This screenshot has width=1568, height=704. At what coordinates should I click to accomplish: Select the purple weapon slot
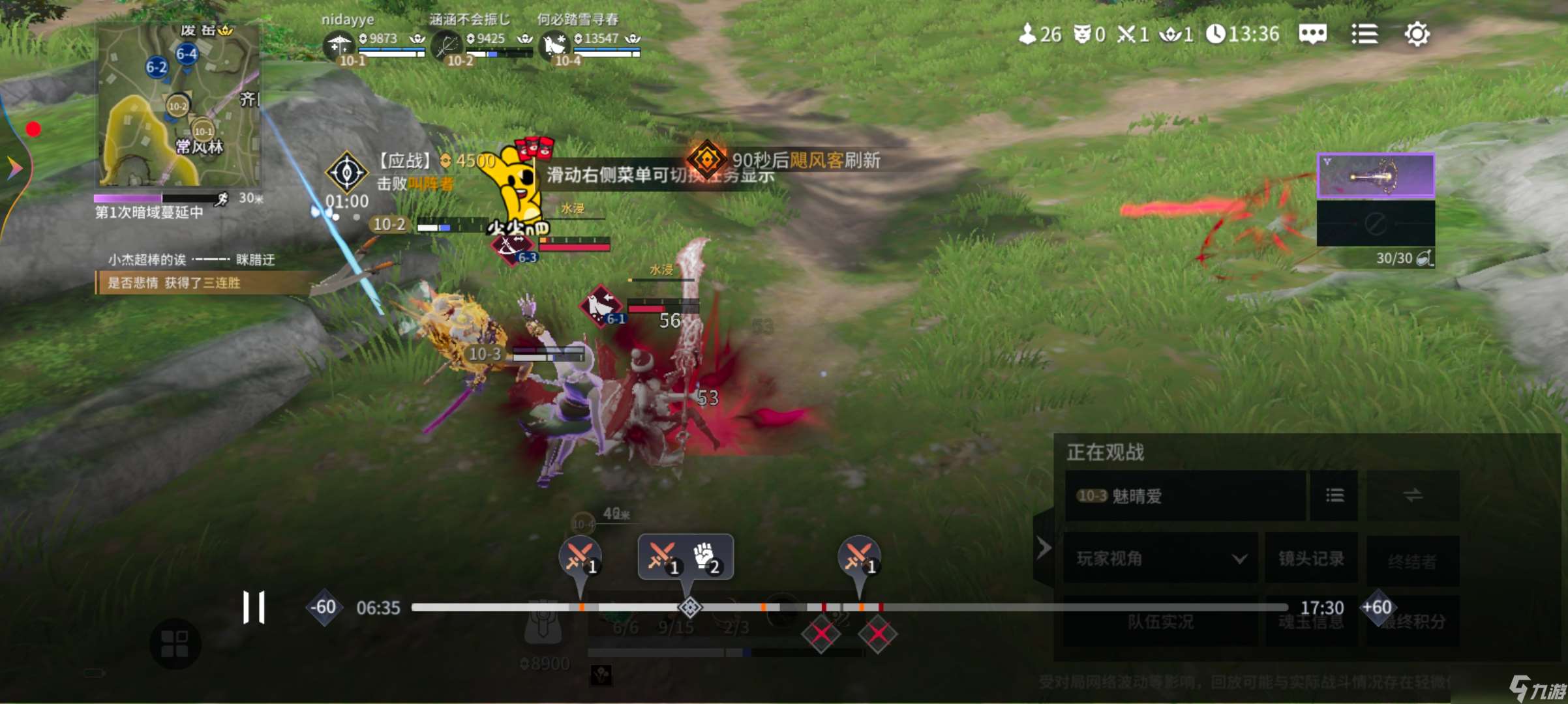click(x=1376, y=175)
